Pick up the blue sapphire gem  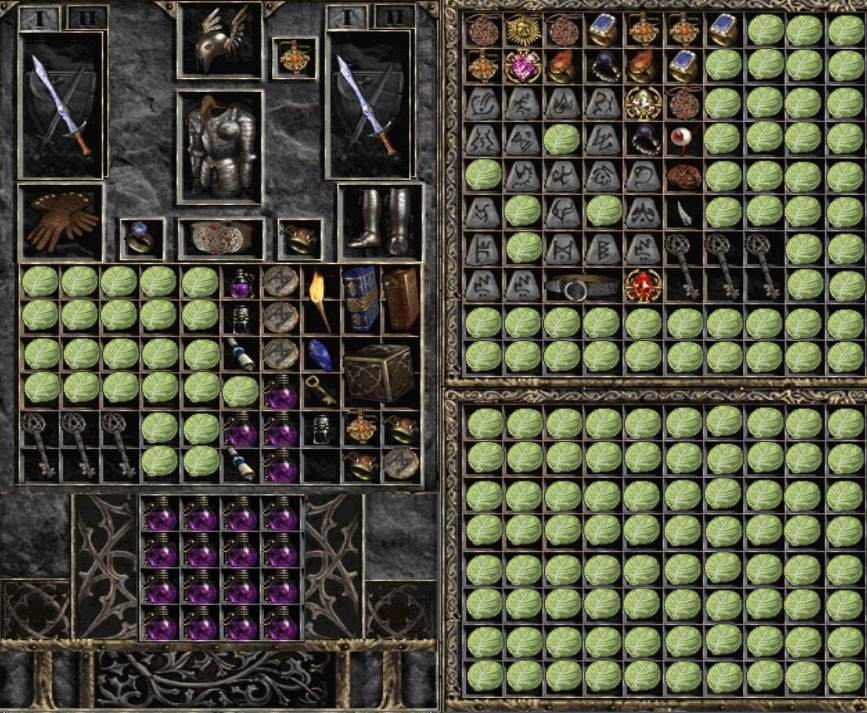coord(320,355)
